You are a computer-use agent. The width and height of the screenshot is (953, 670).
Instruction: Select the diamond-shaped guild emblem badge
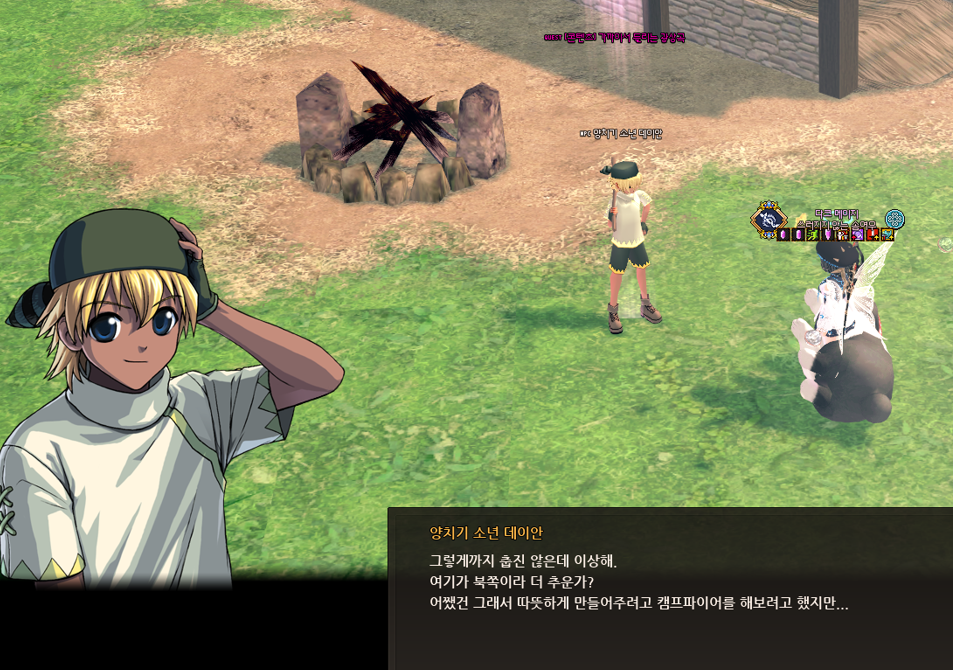768,219
